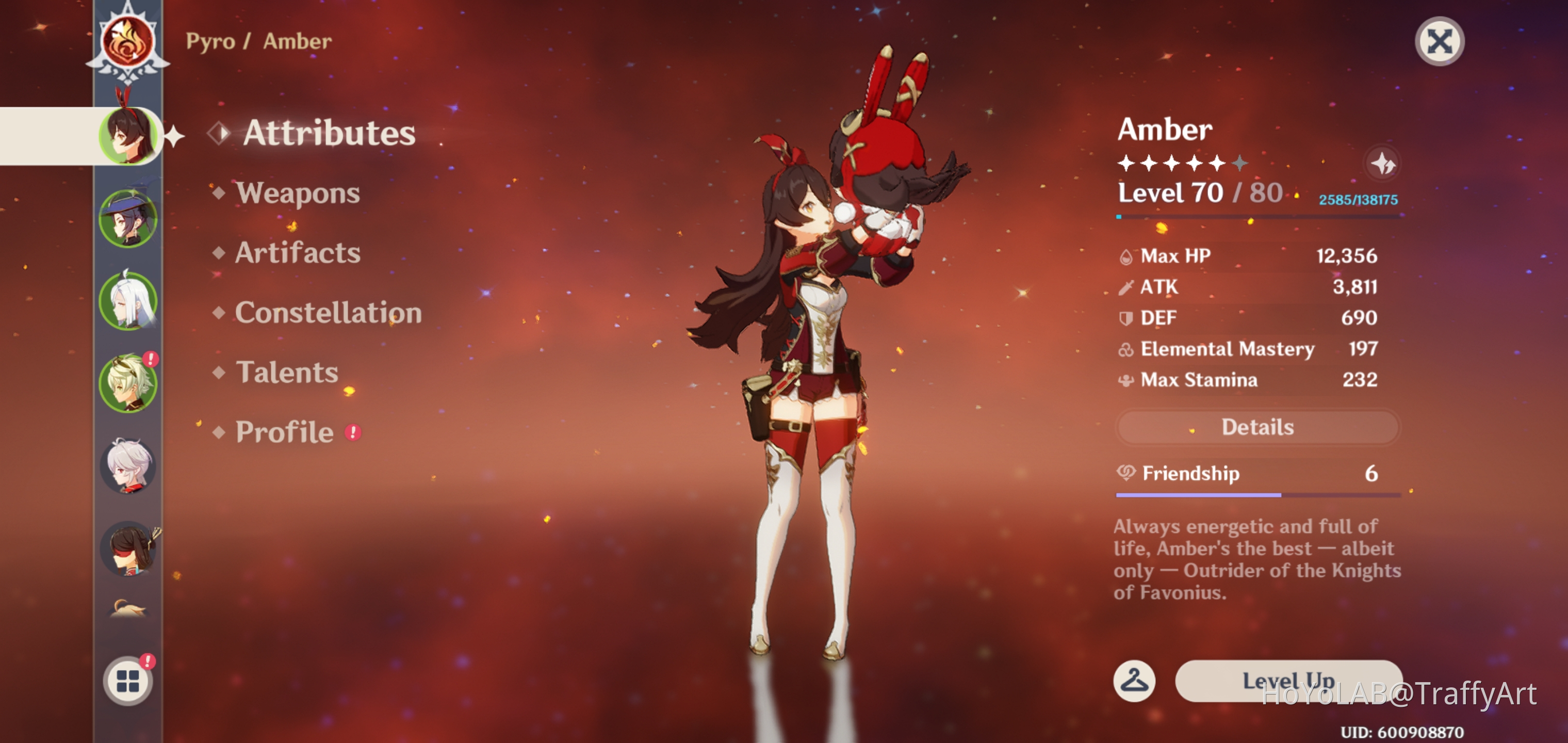Screen dimensions: 1568x743
Task: Switch to the Constellation section
Action: [329, 313]
